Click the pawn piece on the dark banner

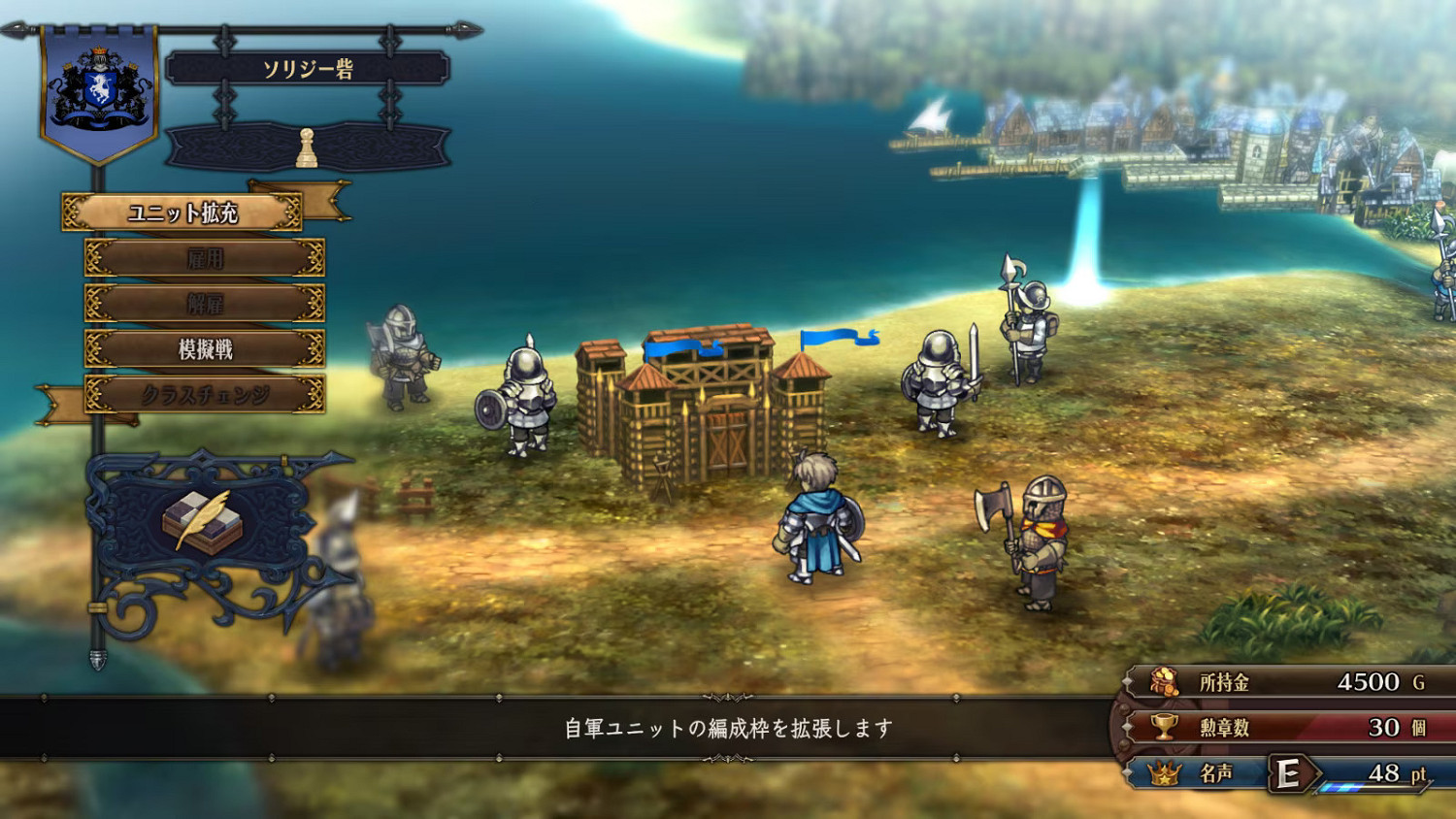(x=308, y=146)
